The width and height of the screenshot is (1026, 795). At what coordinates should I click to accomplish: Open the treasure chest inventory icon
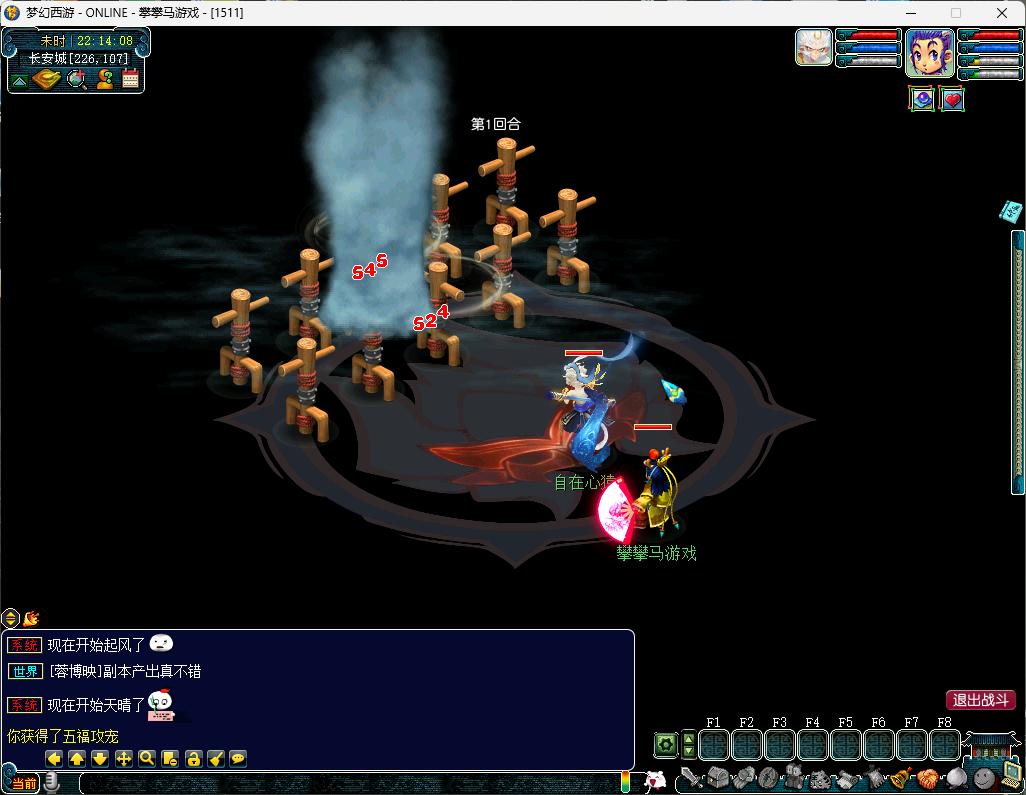[717, 778]
